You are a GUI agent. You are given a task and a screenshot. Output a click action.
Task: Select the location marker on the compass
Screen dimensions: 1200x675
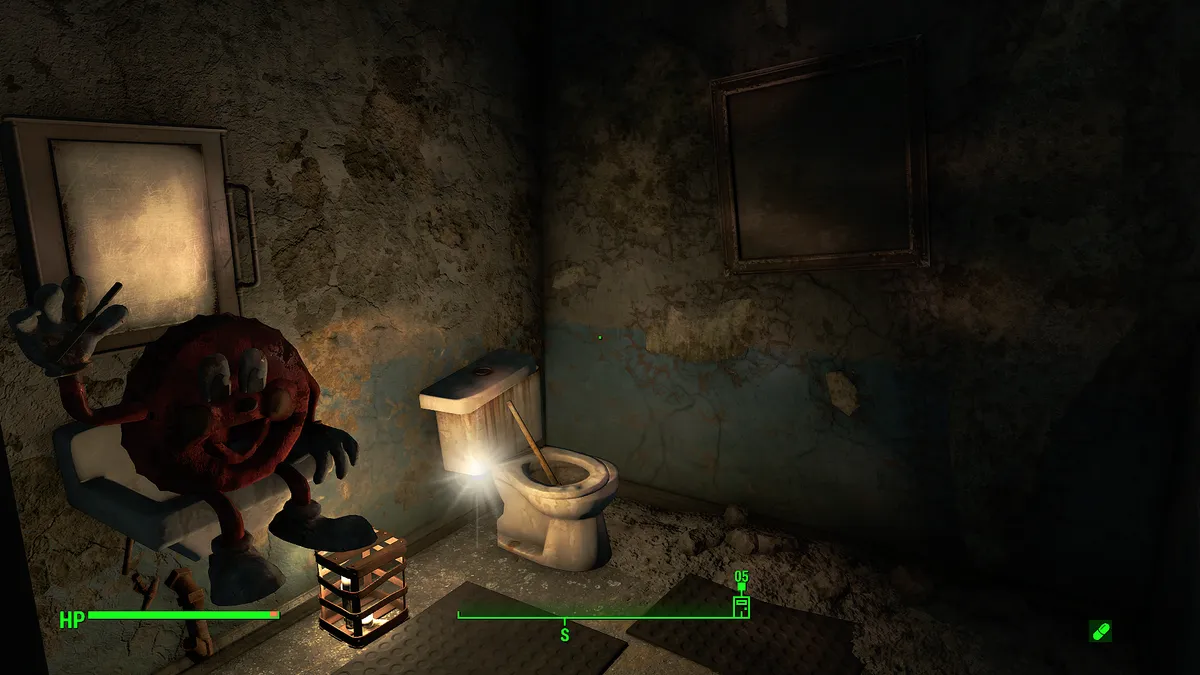[x=741, y=604]
